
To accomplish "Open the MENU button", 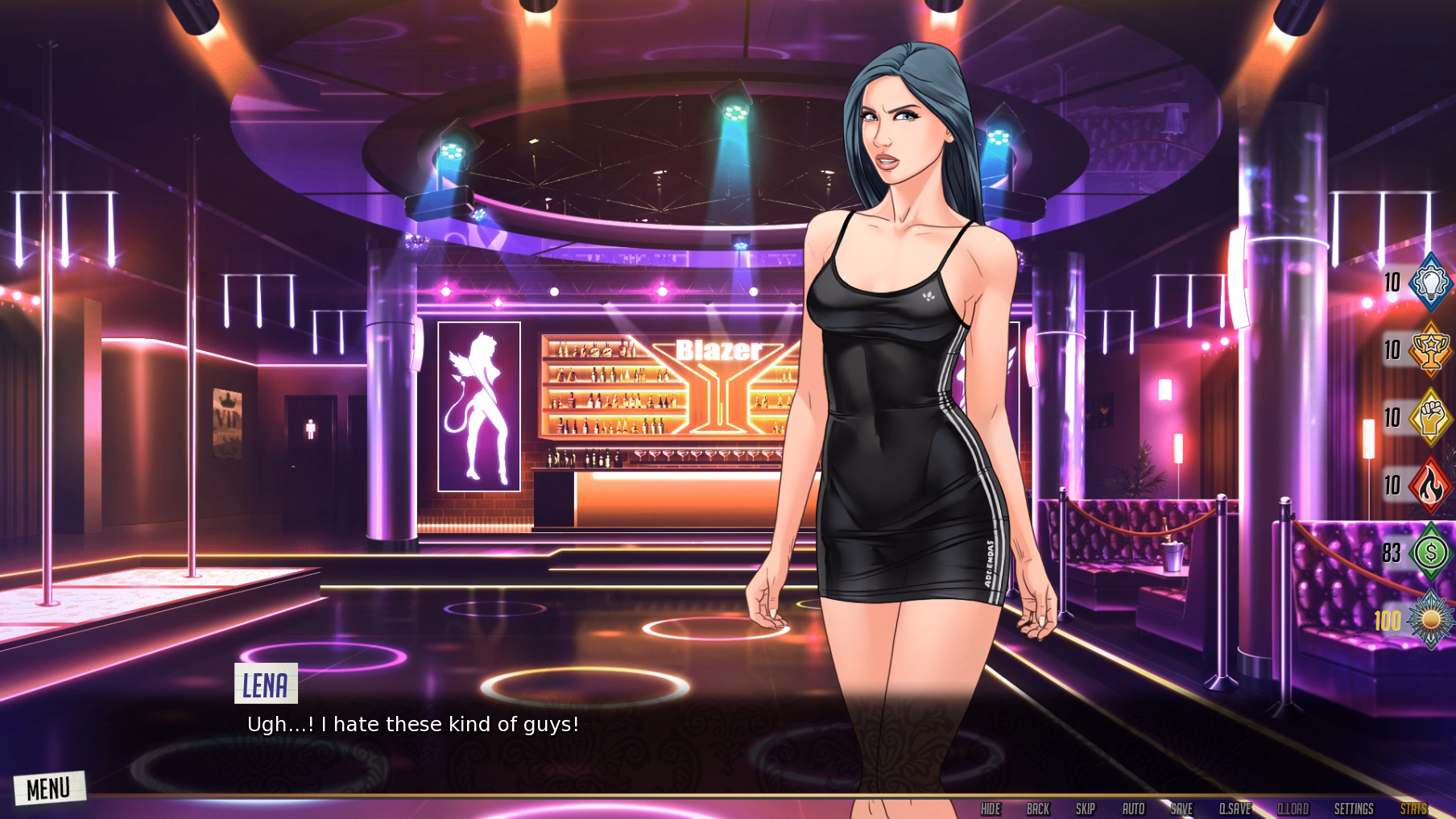I will [48, 788].
